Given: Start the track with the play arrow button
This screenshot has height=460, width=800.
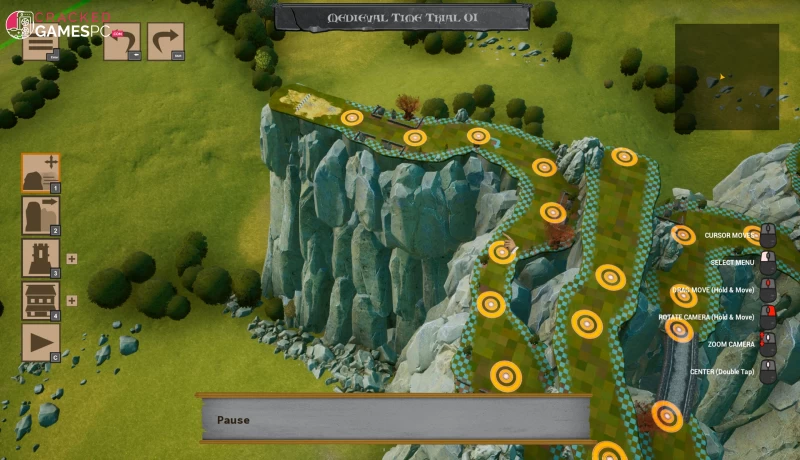Looking at the screenshot, I should pos(41,343).
